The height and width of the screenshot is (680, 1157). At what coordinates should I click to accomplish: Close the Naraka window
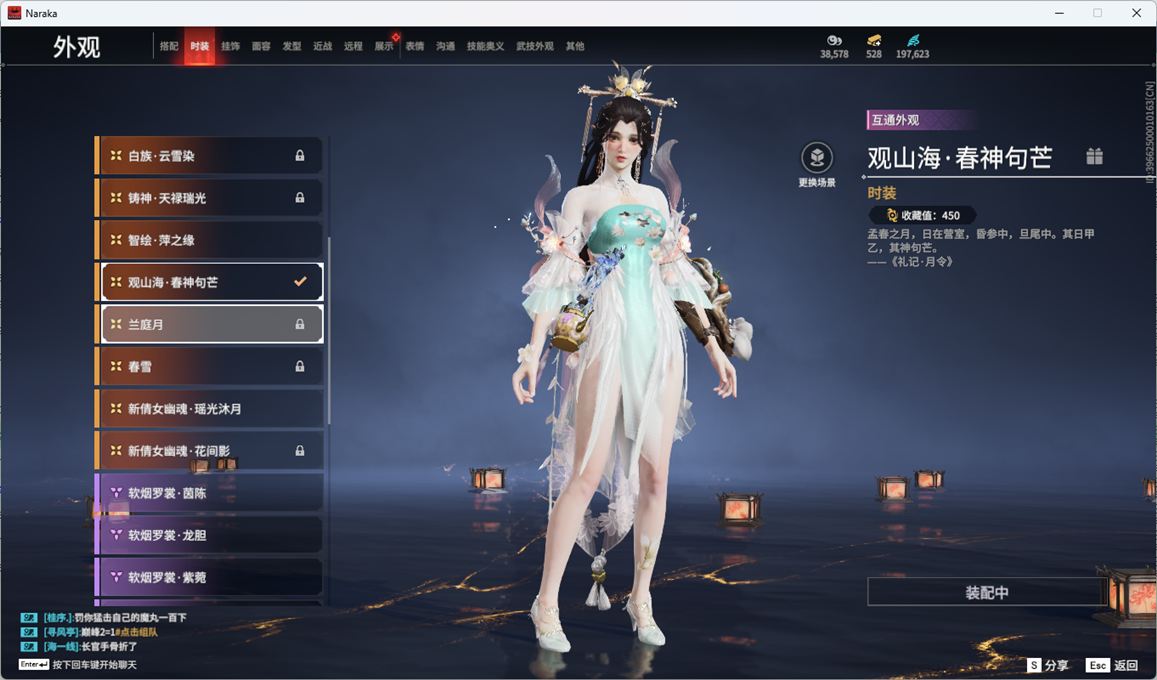(1136, 13)
